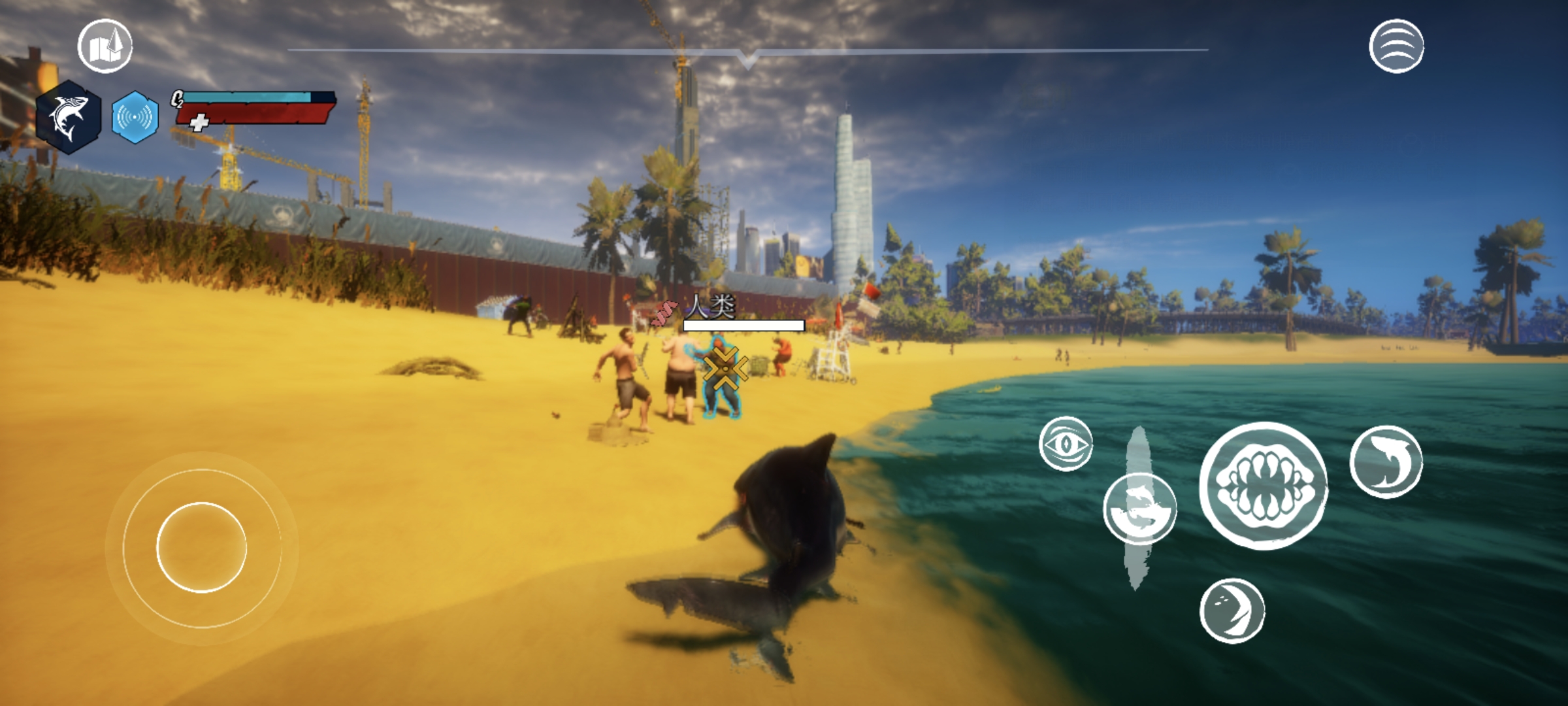Image resolution: width=1568 pixels, height=706 pixels.
Task: Tap the shark portrait hexagon
Action: [69, 118]
